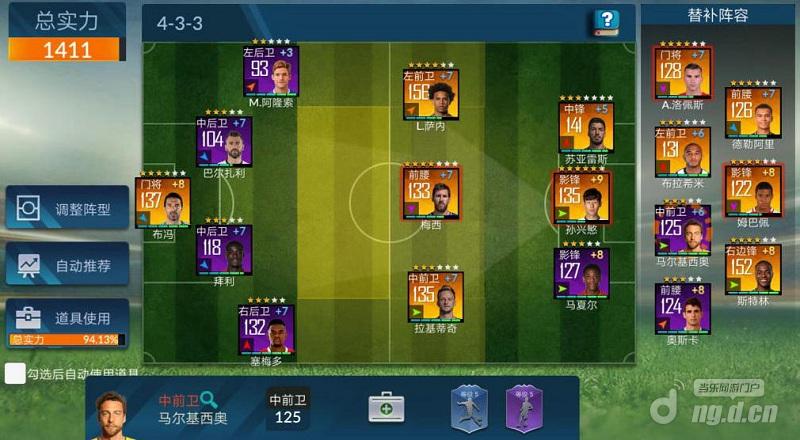800x440 pixels.
Task: Pick the 巴尔扎利 centre-back card
Action: coord(224,142)
